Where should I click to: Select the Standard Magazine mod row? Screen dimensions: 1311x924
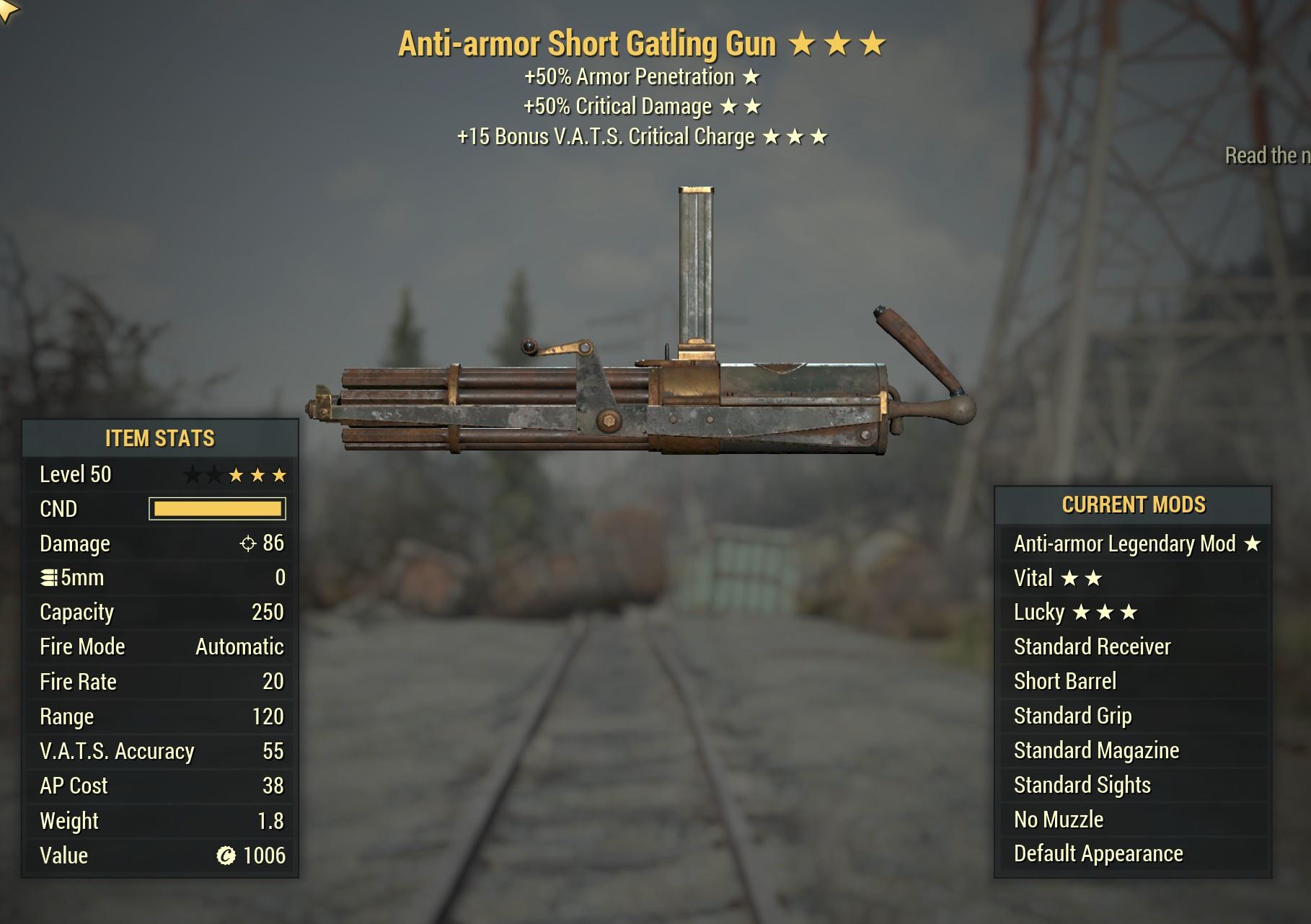(x=1132, y=750)
